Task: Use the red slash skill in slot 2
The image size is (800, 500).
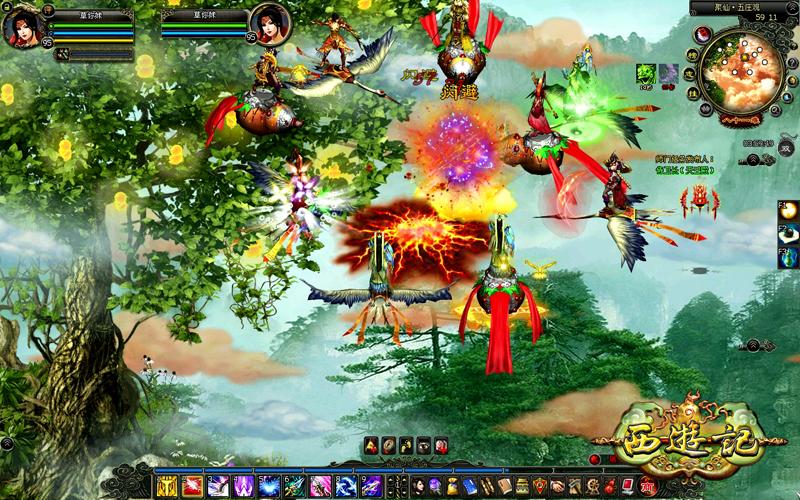Action: coord(193,487)
